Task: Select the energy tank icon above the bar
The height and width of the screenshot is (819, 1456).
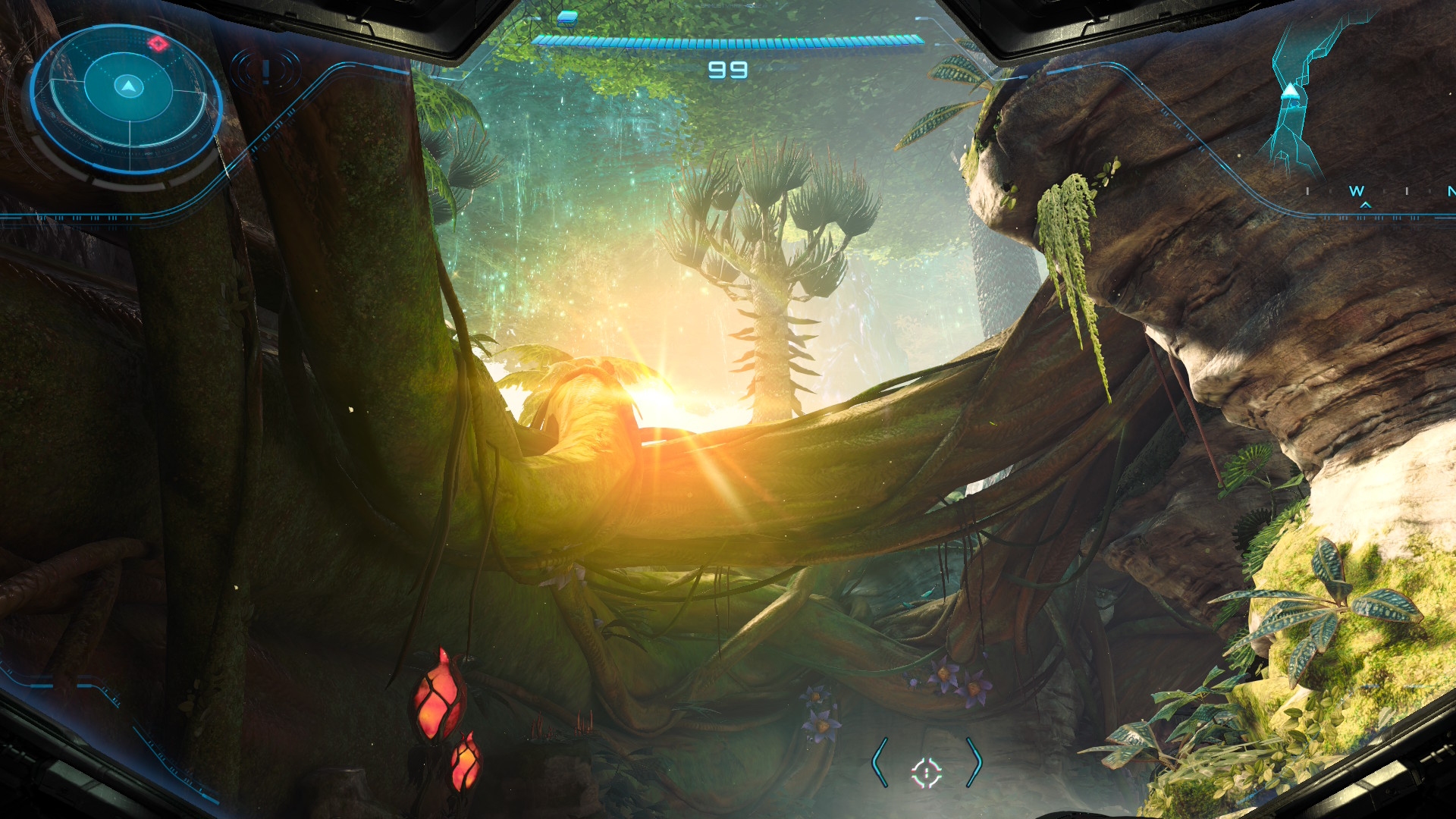Action: click(x=566, y=17)
